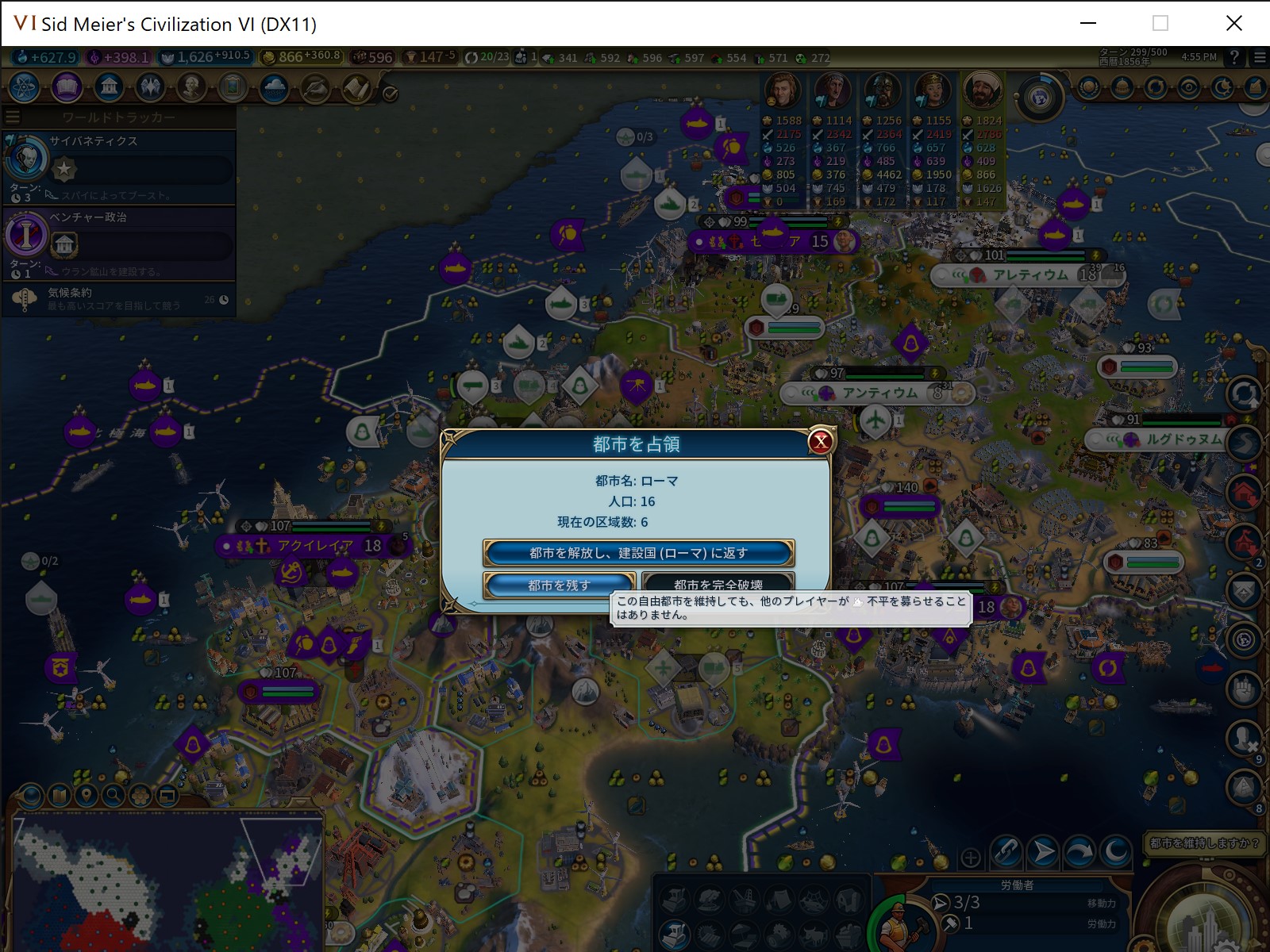Open the civics tree book icon
The image size is (1270, 952).
point(67,88)
